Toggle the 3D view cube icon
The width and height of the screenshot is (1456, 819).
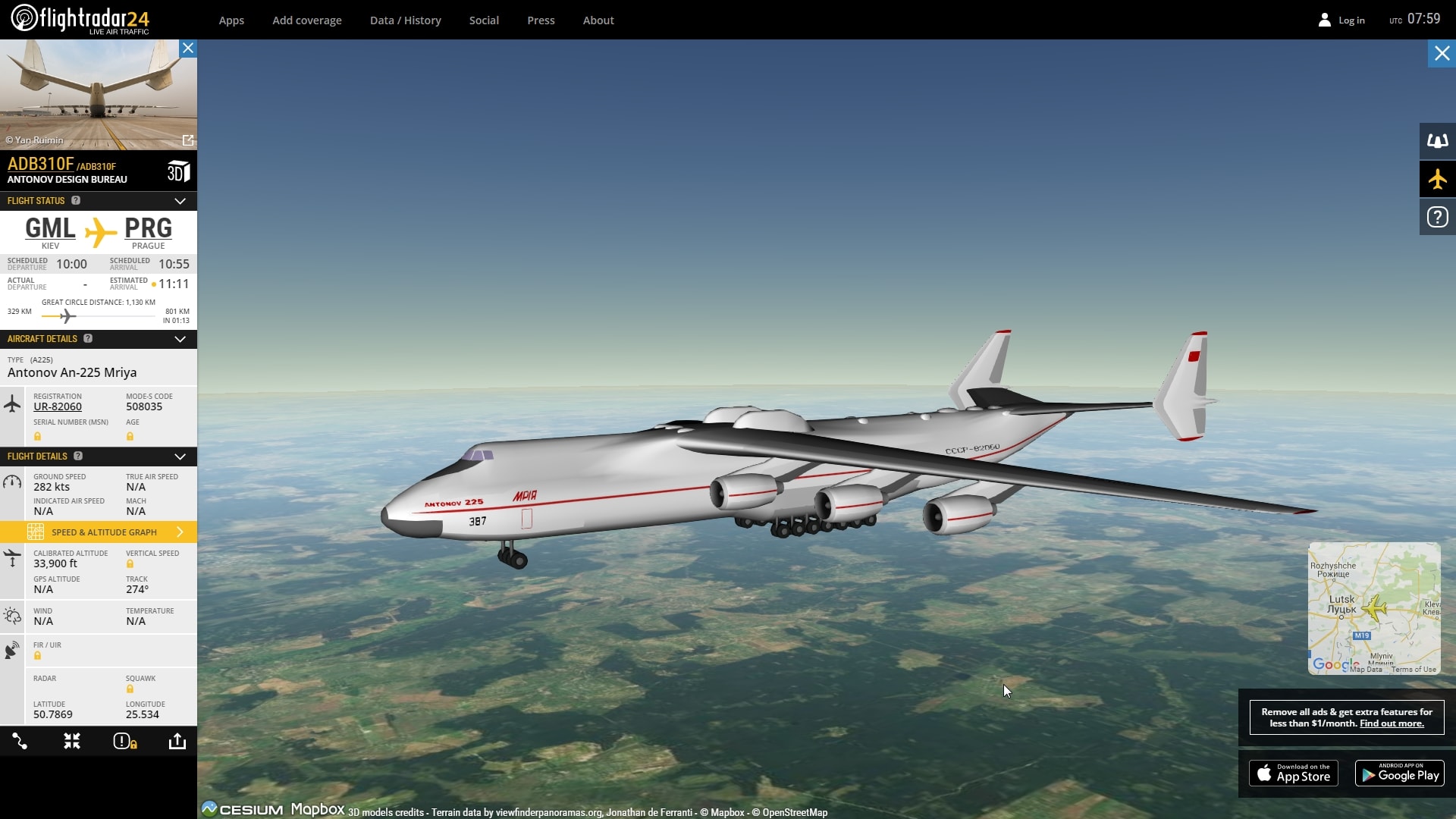tap(178, 172)
